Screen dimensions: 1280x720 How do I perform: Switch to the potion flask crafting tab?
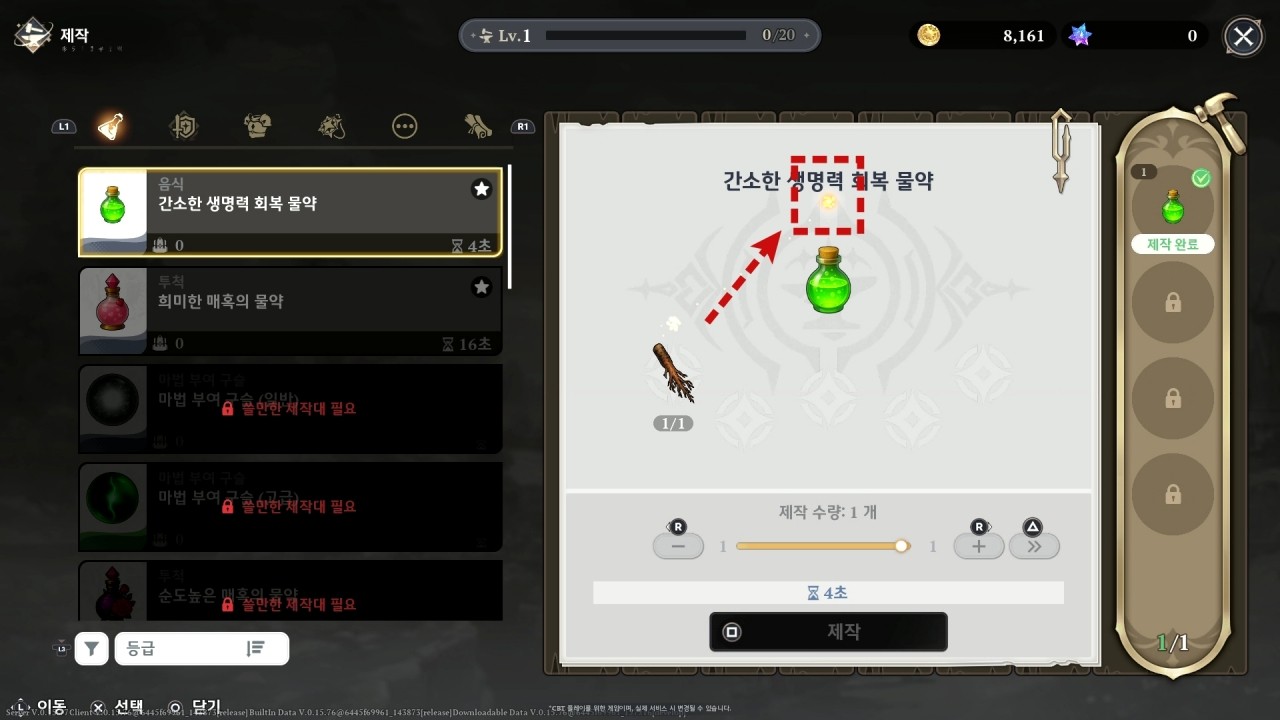[111, 126]
